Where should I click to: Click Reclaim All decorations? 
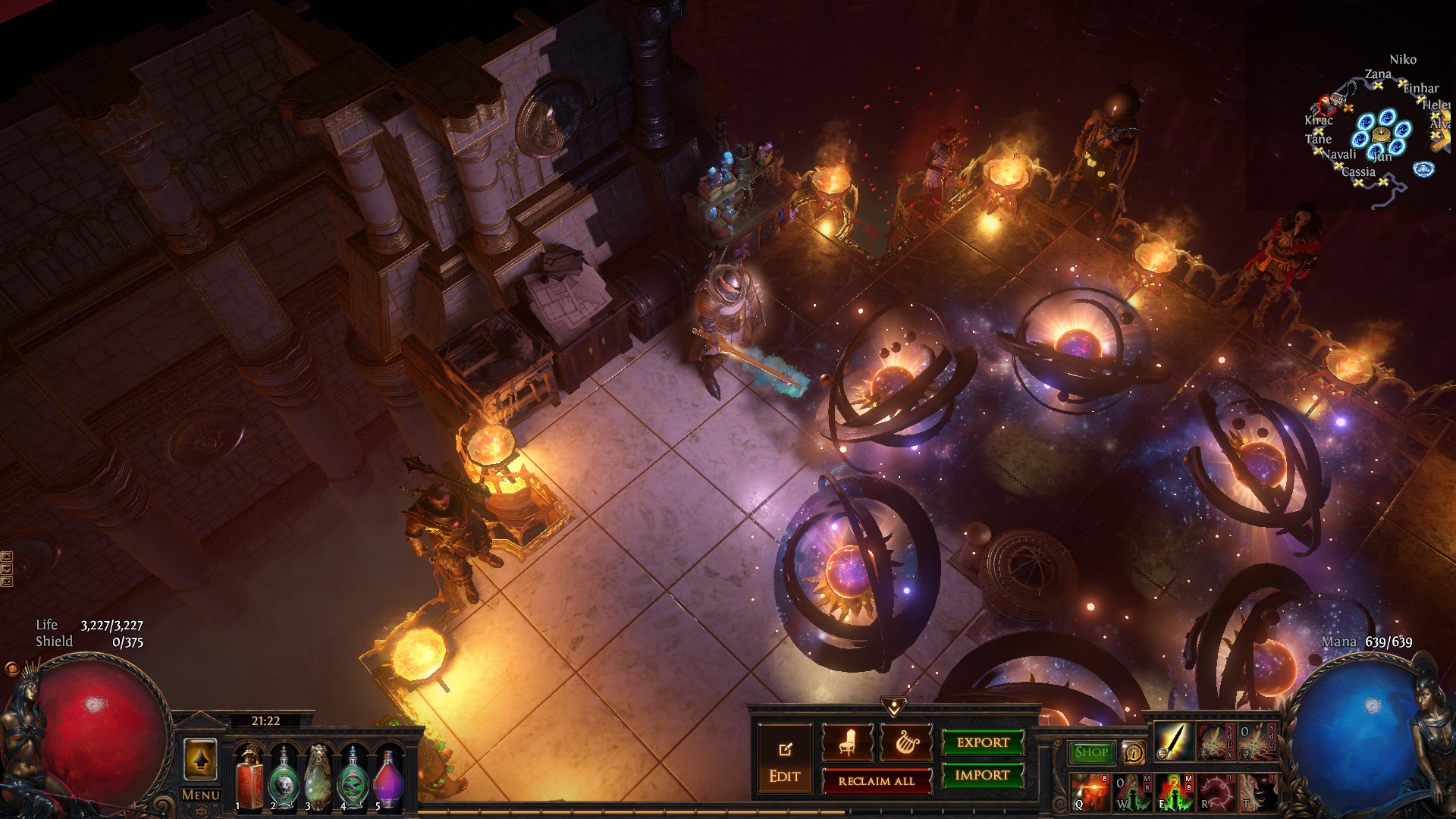(877, 781)
